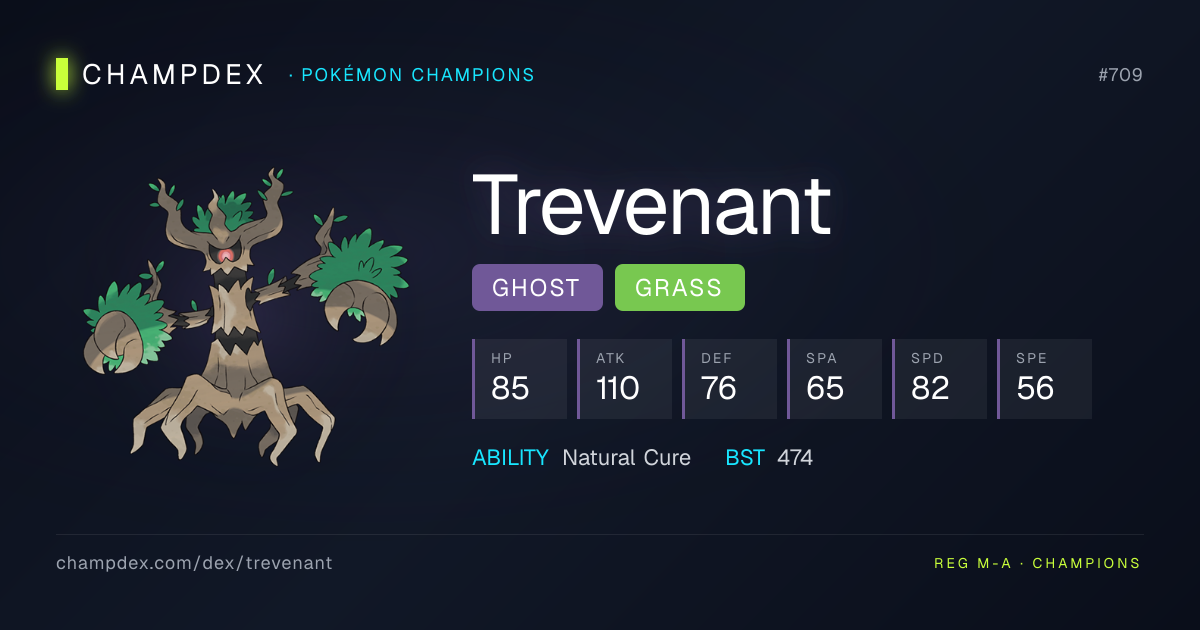This screenshot has width=1200, height=630.
Task: Select the Ghost type badge
Action: 537,288
